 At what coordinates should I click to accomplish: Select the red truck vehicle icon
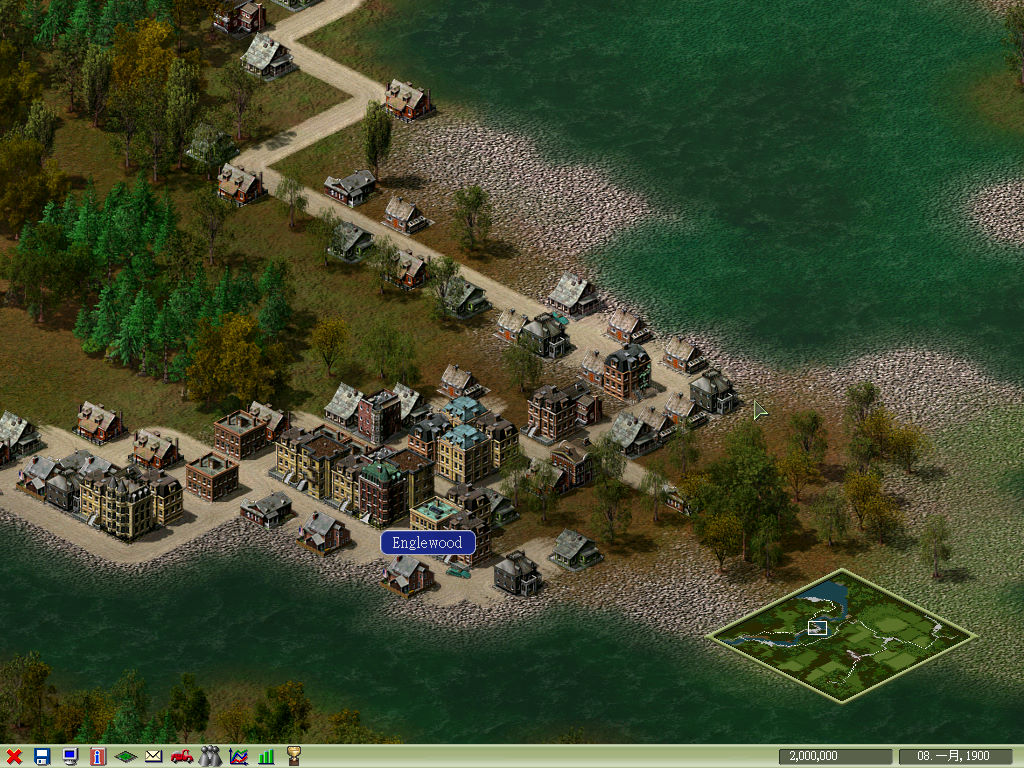(x=182, y=756)
